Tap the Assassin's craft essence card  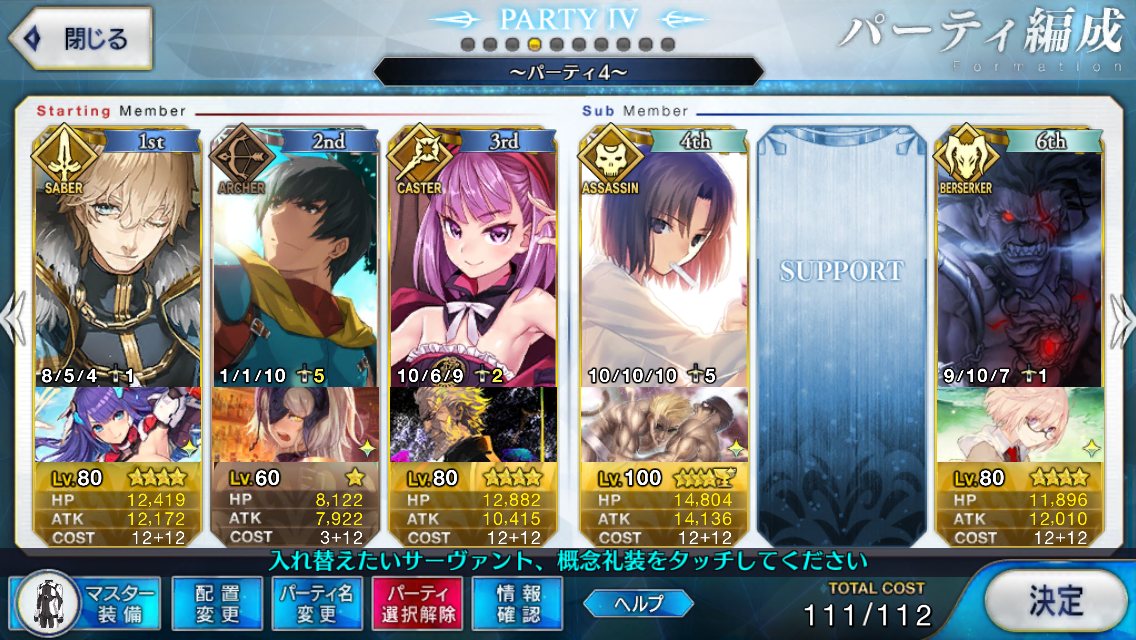click(x=664, y=424)
